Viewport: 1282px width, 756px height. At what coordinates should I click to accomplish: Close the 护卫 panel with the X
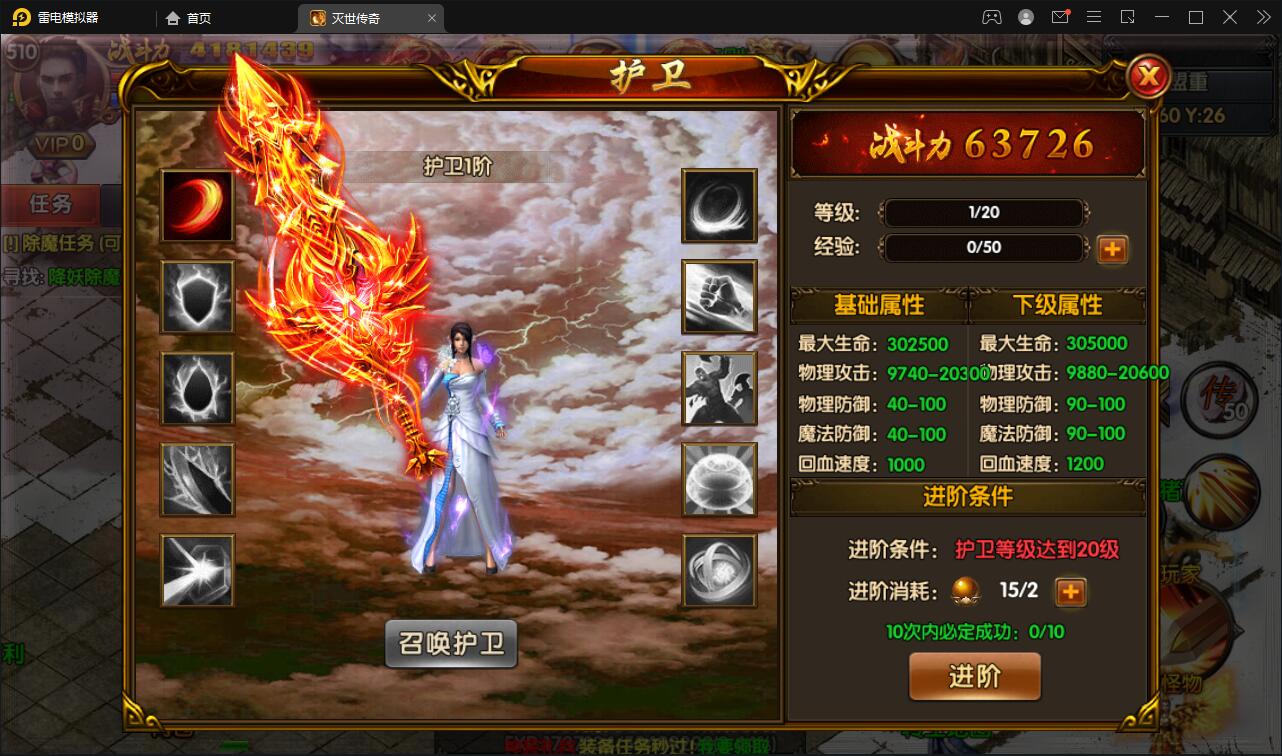pos(1148,76)
